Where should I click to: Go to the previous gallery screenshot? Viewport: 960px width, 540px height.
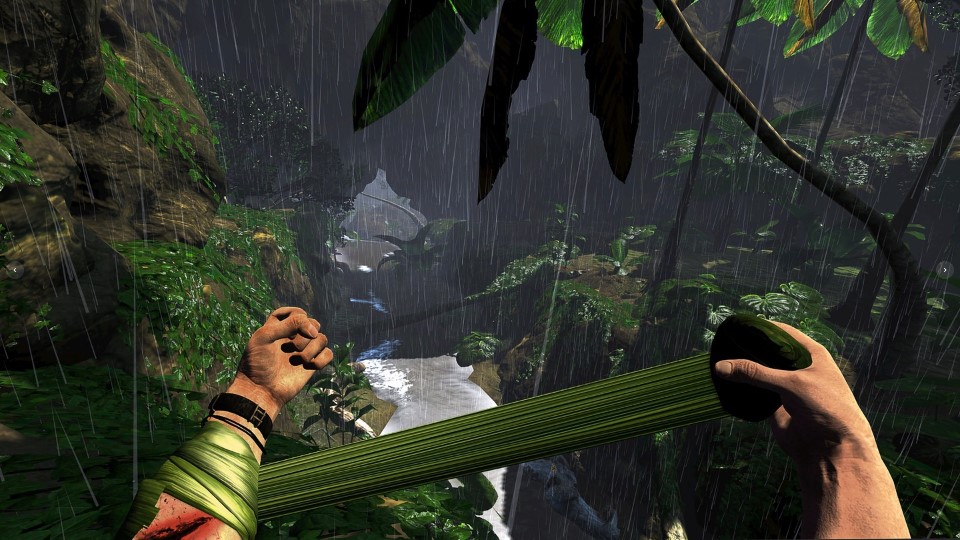14,269
